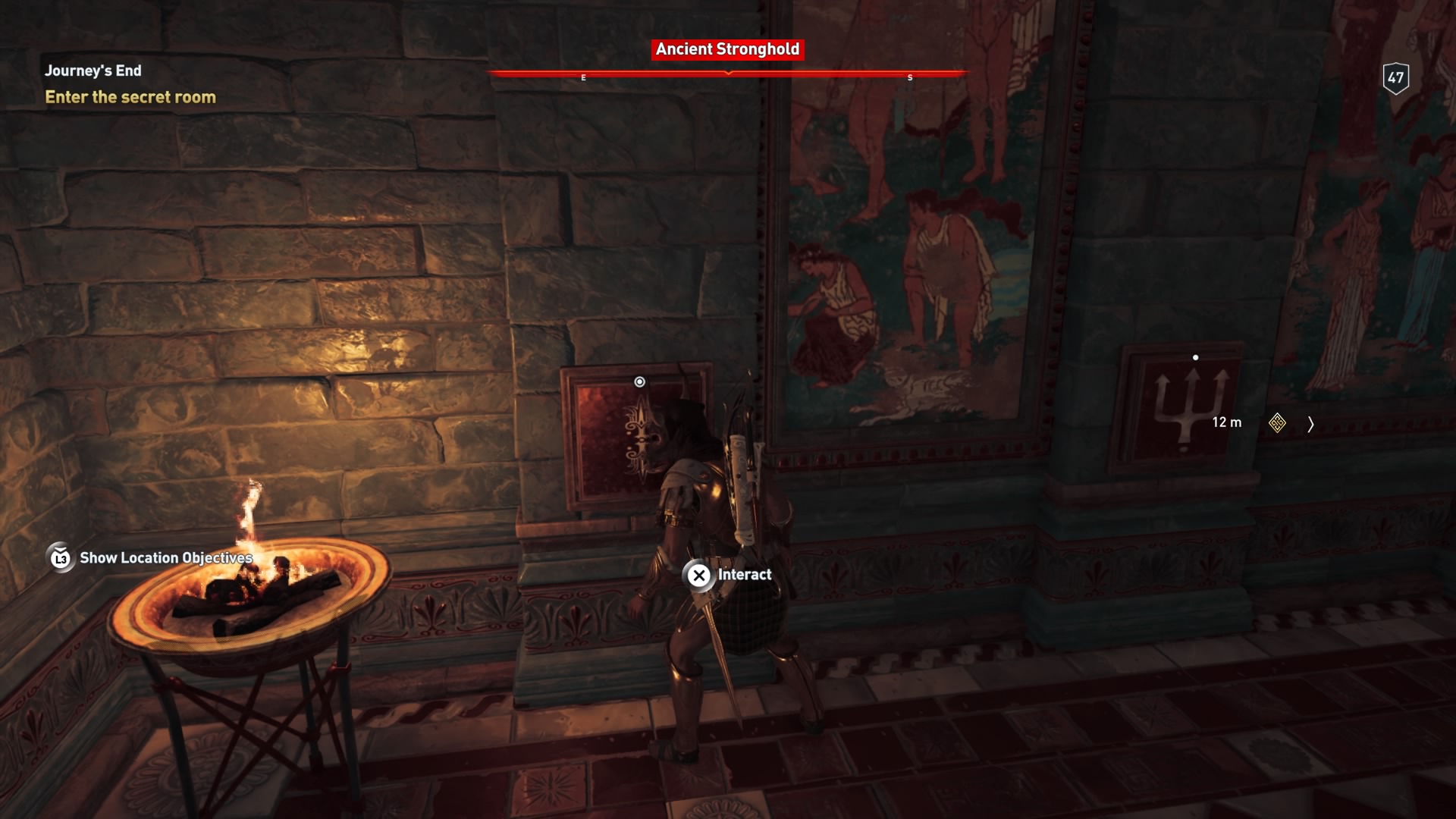Select the gold diamond quest marker

pyautogui.click(x=1277, y=423)
